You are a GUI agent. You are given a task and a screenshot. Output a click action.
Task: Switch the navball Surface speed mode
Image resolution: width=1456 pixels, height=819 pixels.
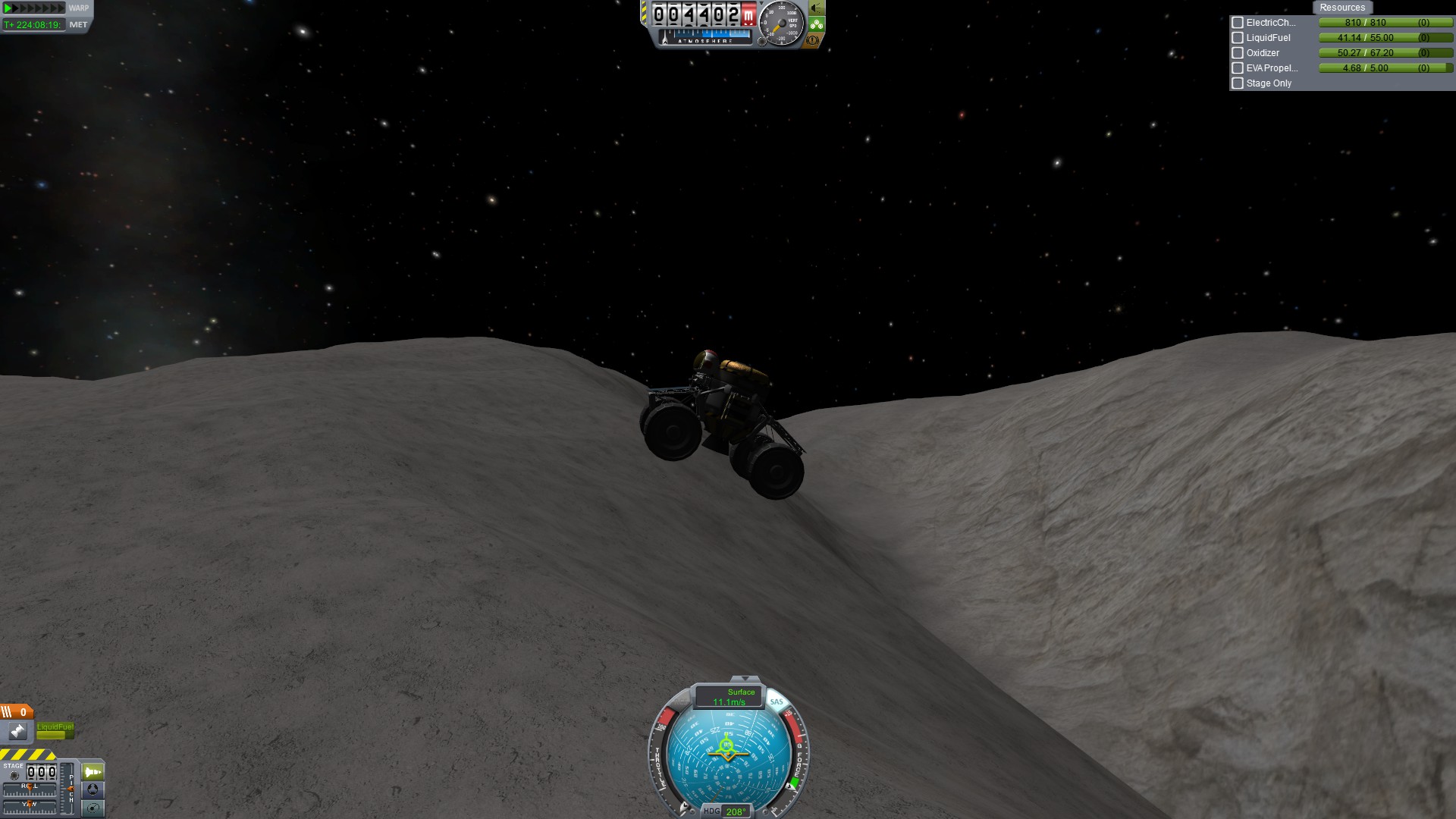point(730,696)
